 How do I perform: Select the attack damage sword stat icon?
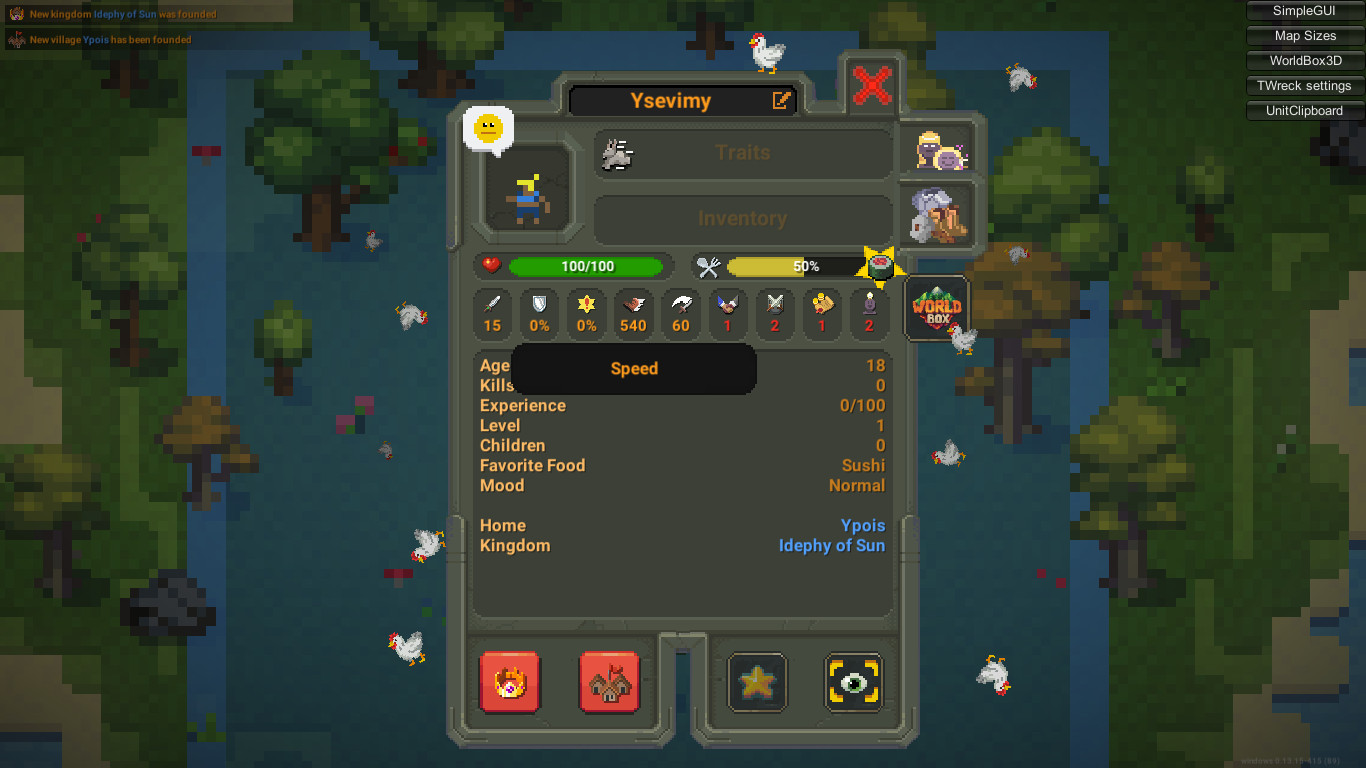click(493, 314)
